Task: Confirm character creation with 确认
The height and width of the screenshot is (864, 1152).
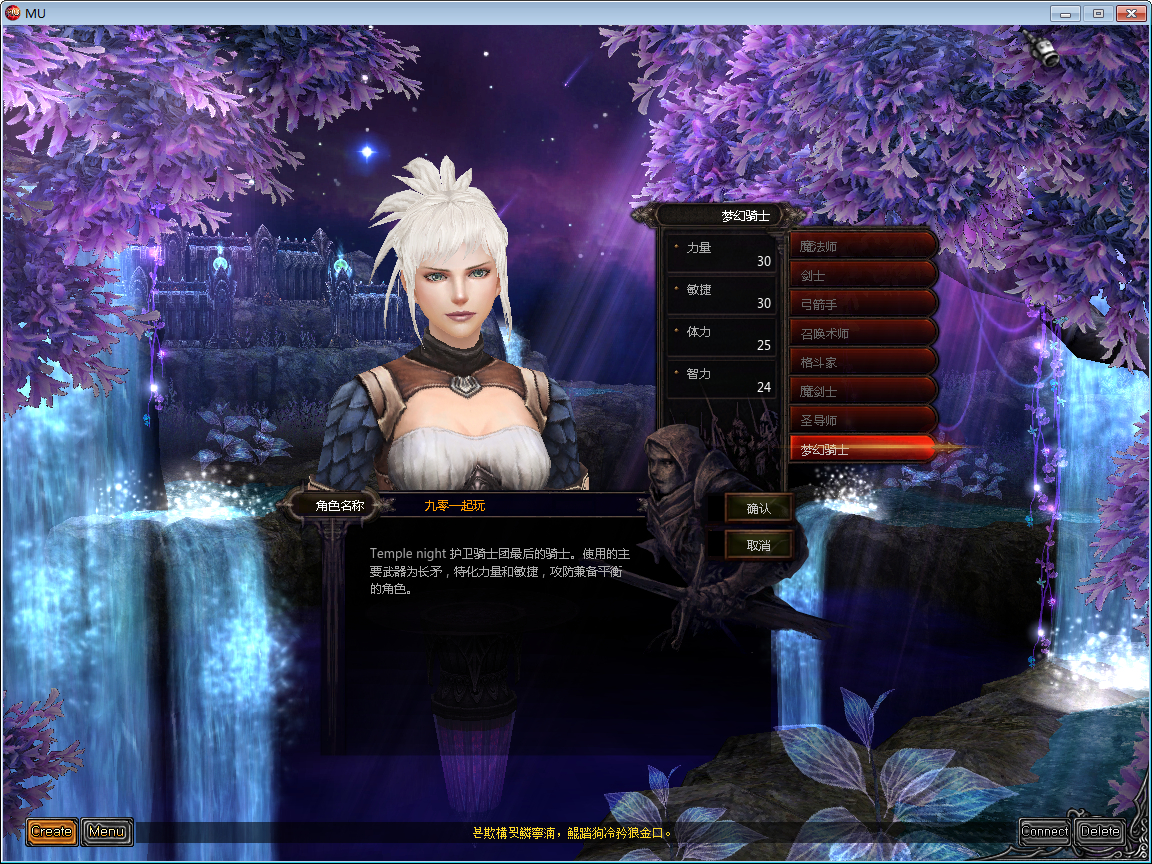Action: pyautogui.click(x=759, y=508)
